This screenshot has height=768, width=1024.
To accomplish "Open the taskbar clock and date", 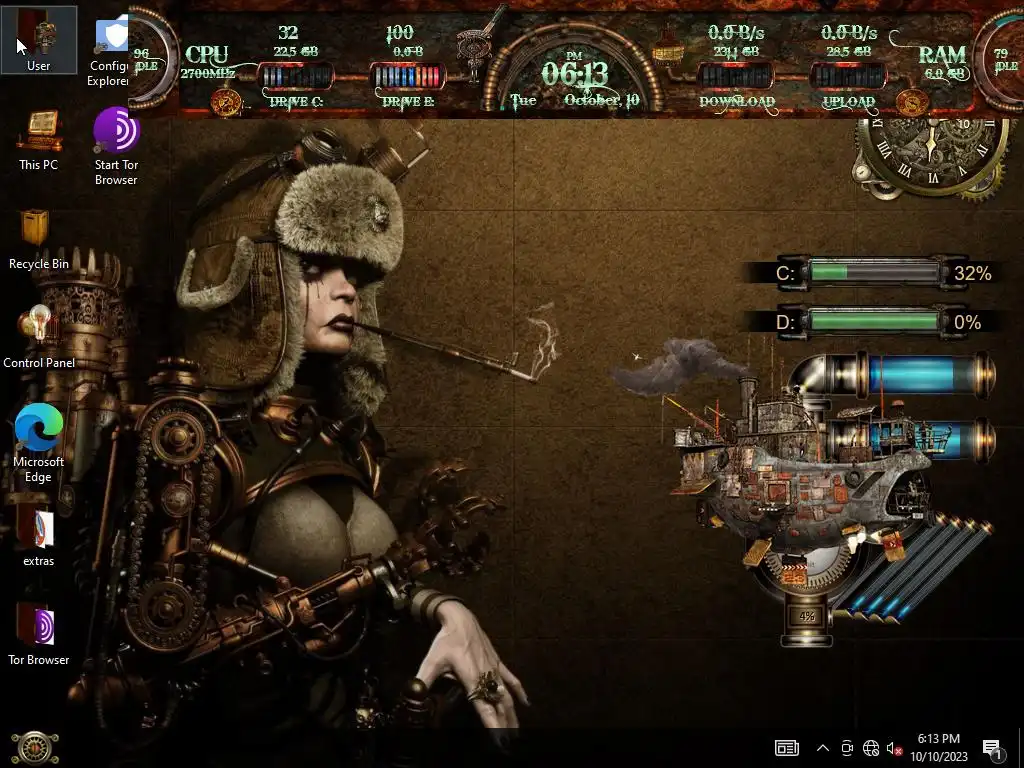I will (x=938, y=747).
